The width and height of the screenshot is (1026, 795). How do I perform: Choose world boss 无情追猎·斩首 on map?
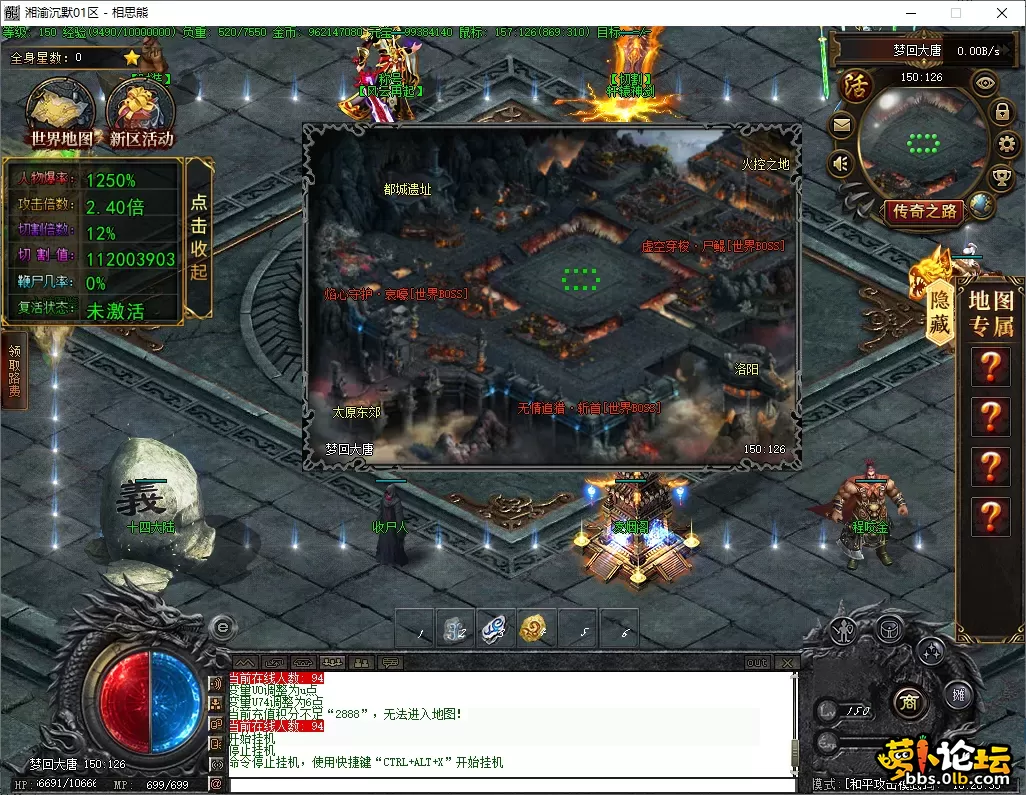(x=589, y=408)
